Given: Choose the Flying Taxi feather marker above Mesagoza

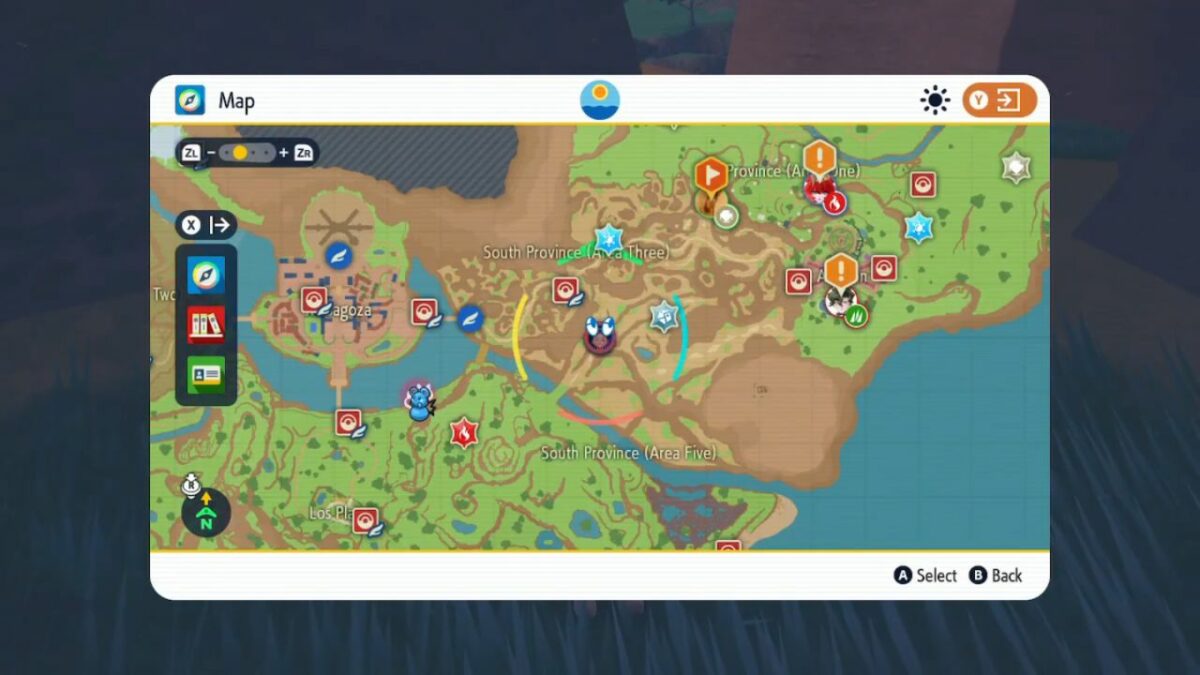Looking at the screenshot, I should click(339, 255).
